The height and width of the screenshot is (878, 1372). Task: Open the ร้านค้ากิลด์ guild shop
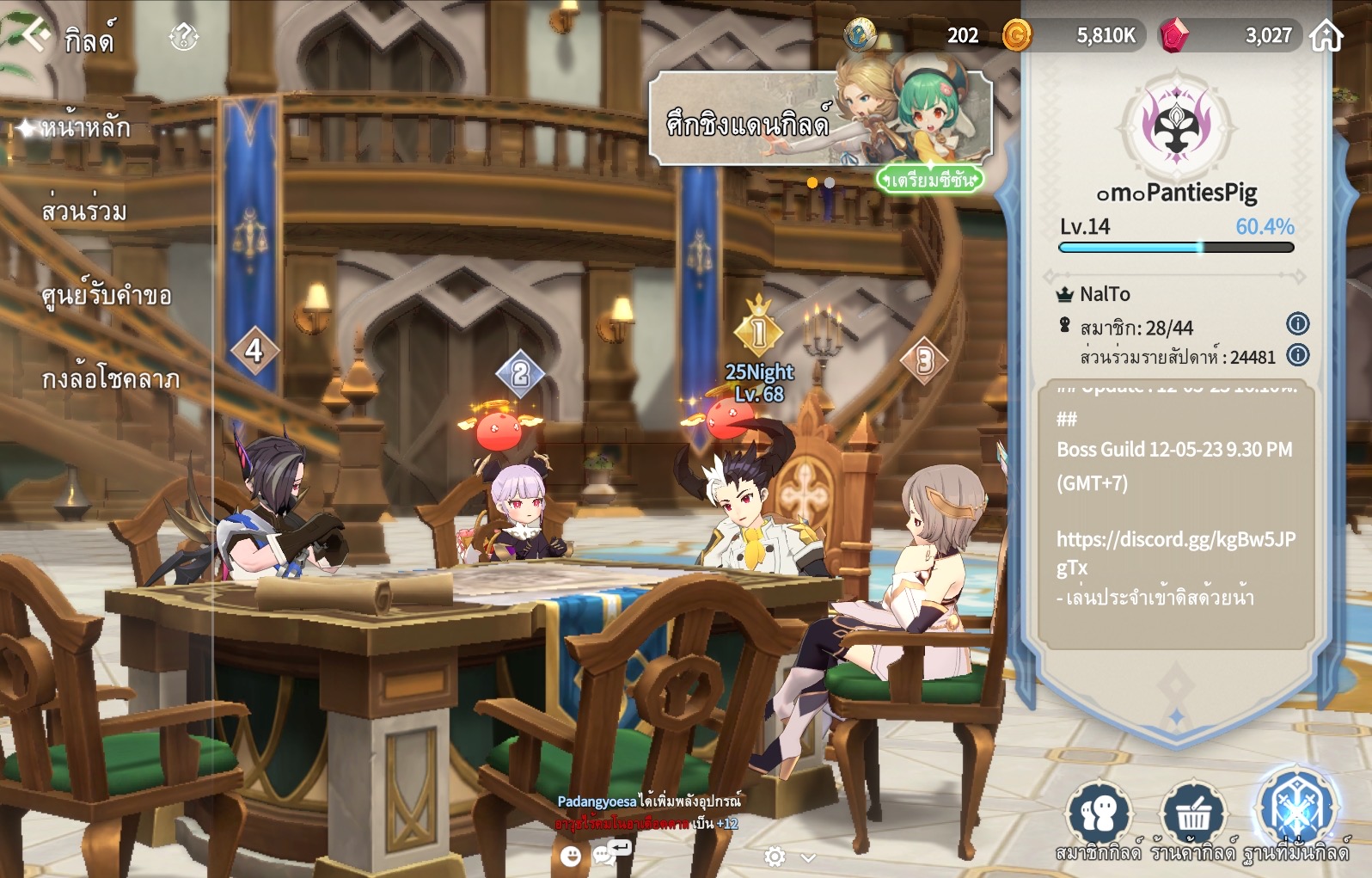[1192, 818]
